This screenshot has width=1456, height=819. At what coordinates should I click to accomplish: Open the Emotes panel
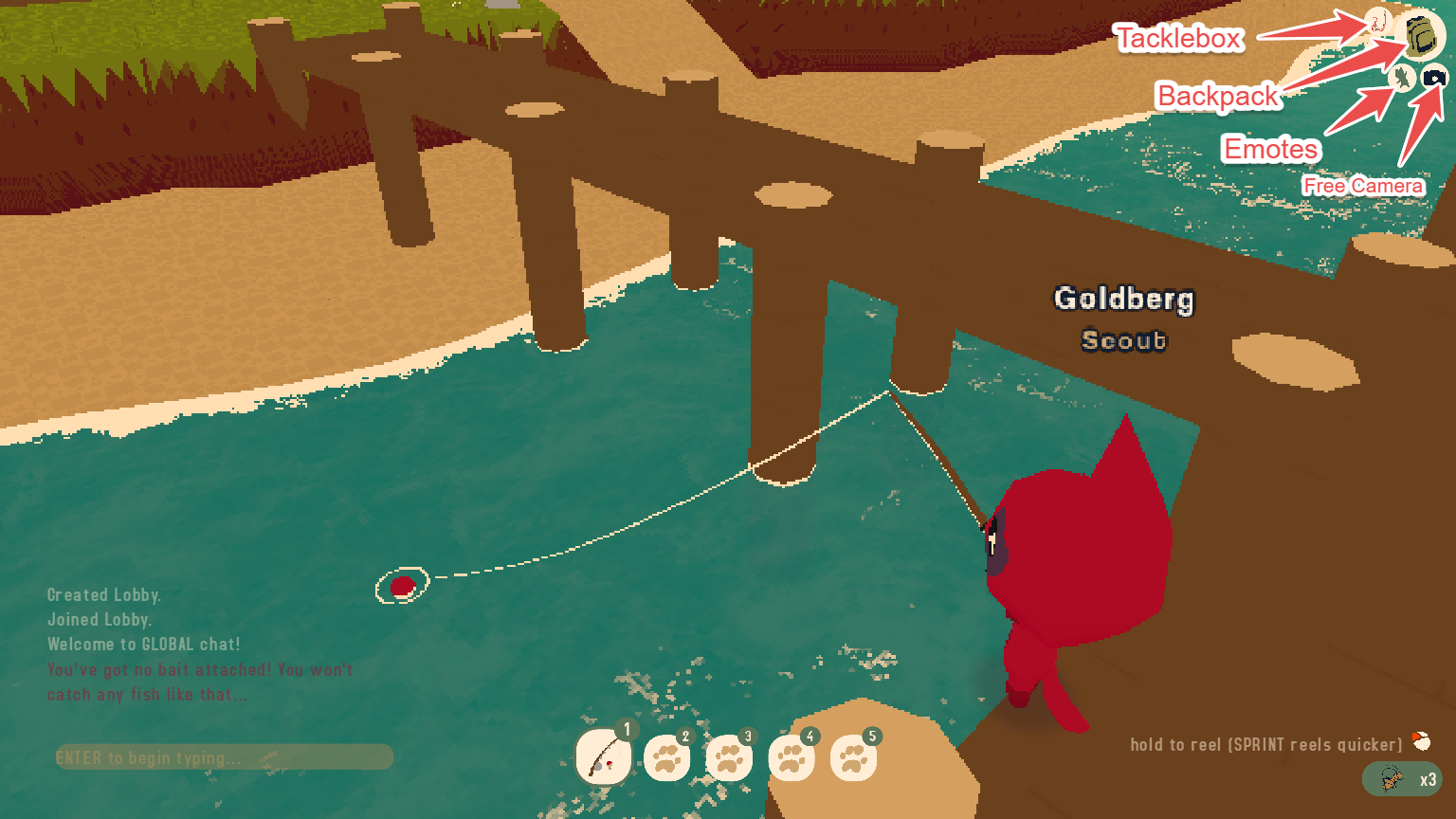coord(1403,78)
